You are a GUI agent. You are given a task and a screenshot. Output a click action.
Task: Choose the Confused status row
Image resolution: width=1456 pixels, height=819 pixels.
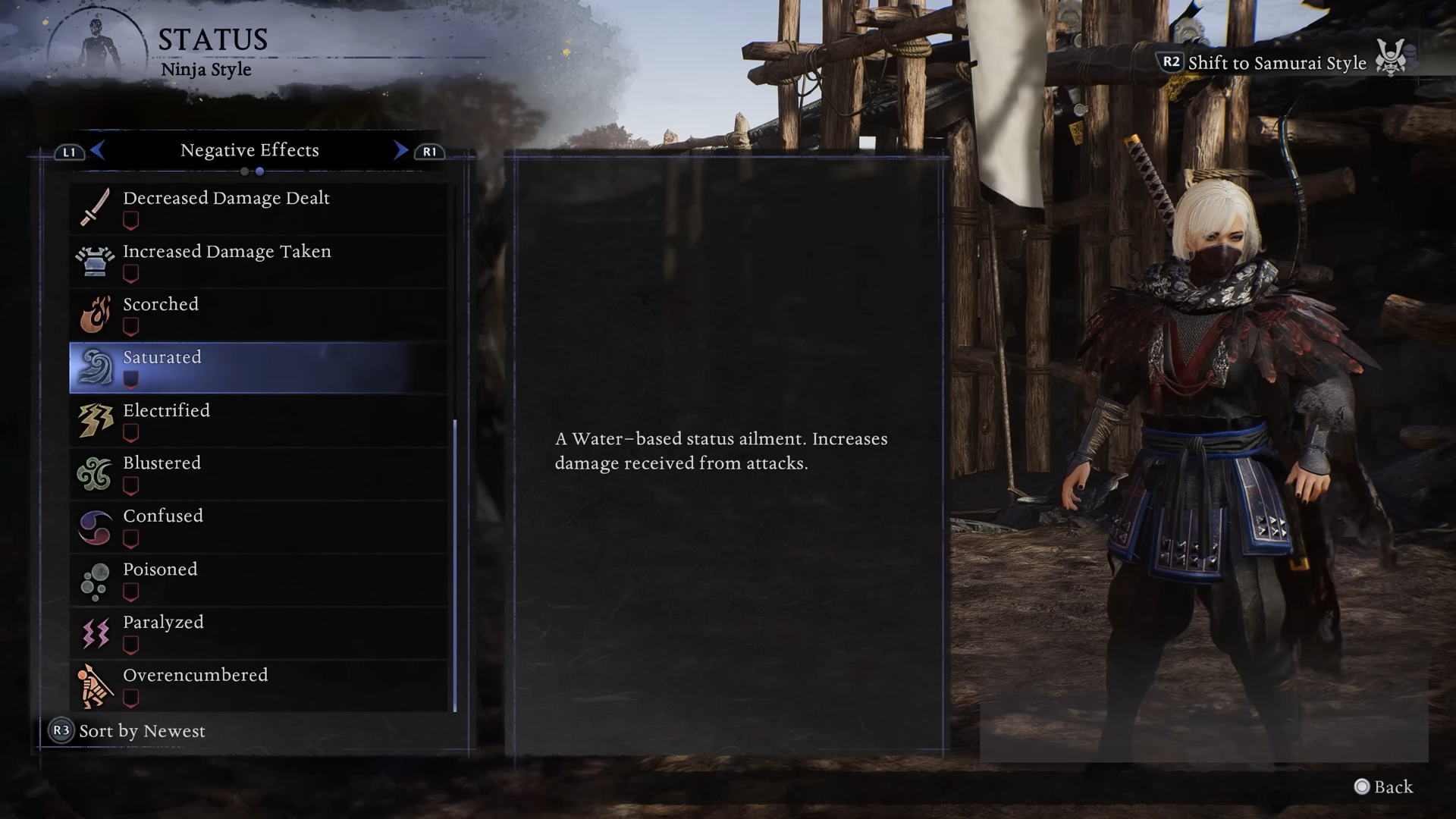tap(258, 526)
